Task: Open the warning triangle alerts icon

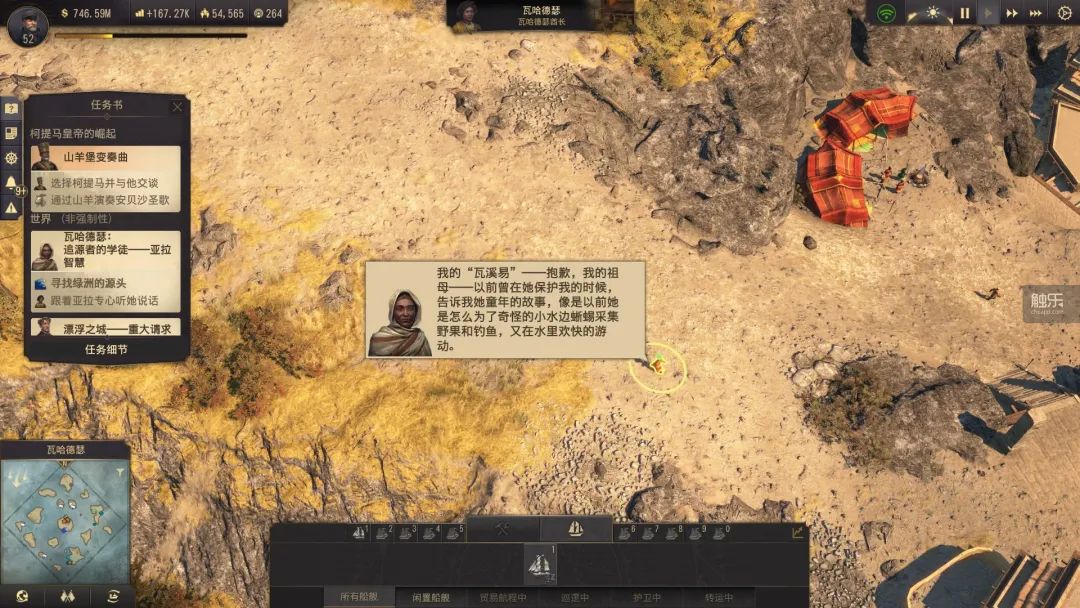Action: click(11, 208)
